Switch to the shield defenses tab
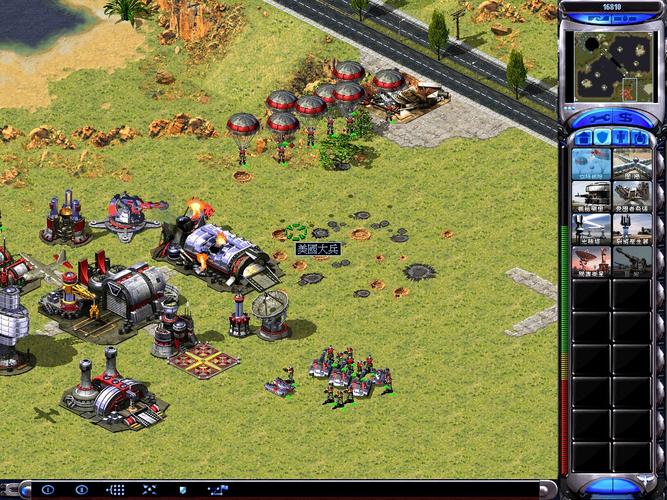The width and height of the screenshot is (667, 500). [x=602, y=137]
